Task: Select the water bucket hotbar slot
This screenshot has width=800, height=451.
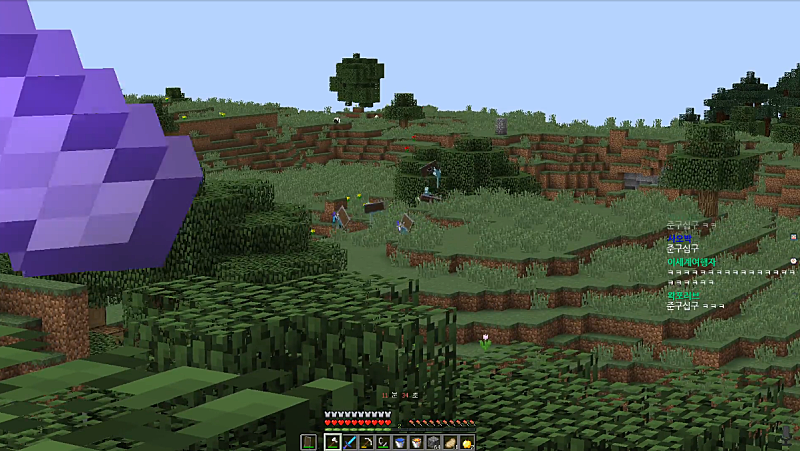Action: (400, 442)
